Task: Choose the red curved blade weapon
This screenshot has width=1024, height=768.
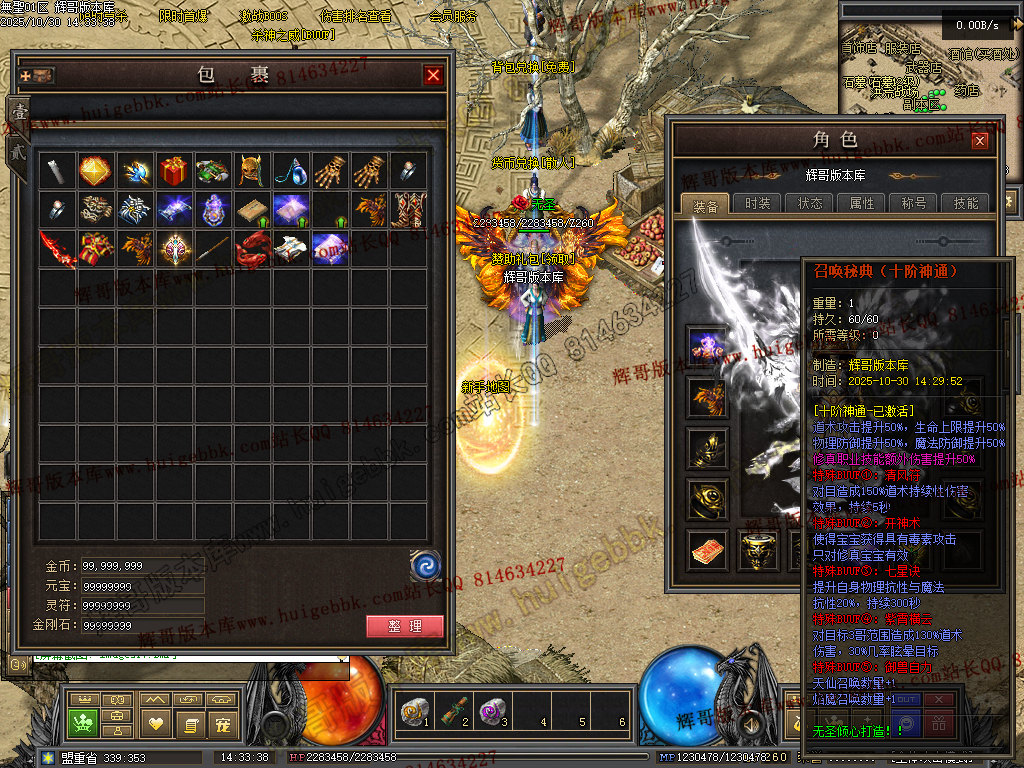Action: [56, 248]
